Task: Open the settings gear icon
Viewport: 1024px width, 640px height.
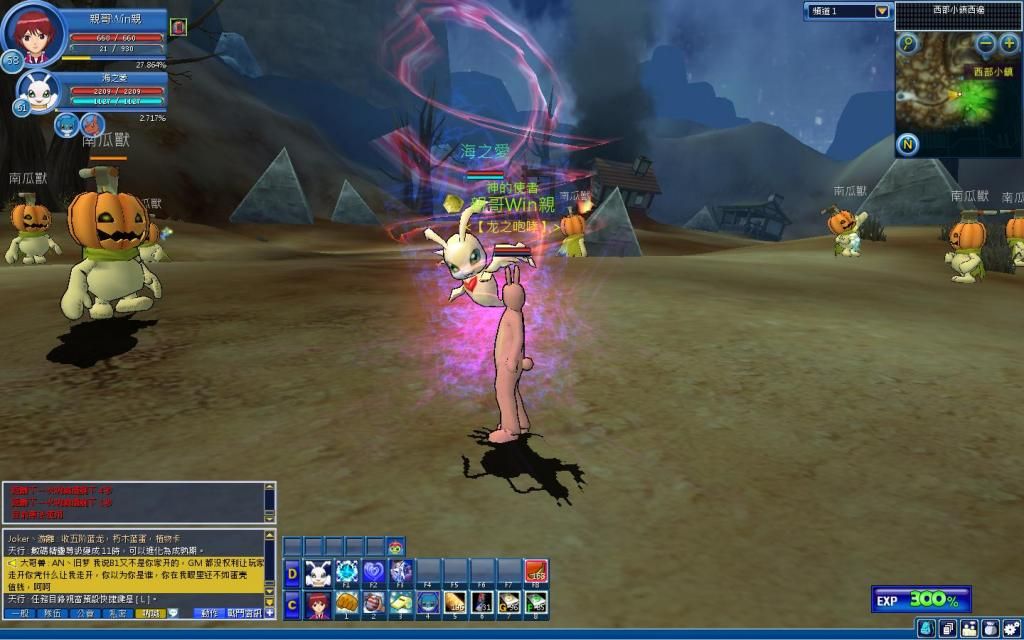Action: pos(1012,628)
